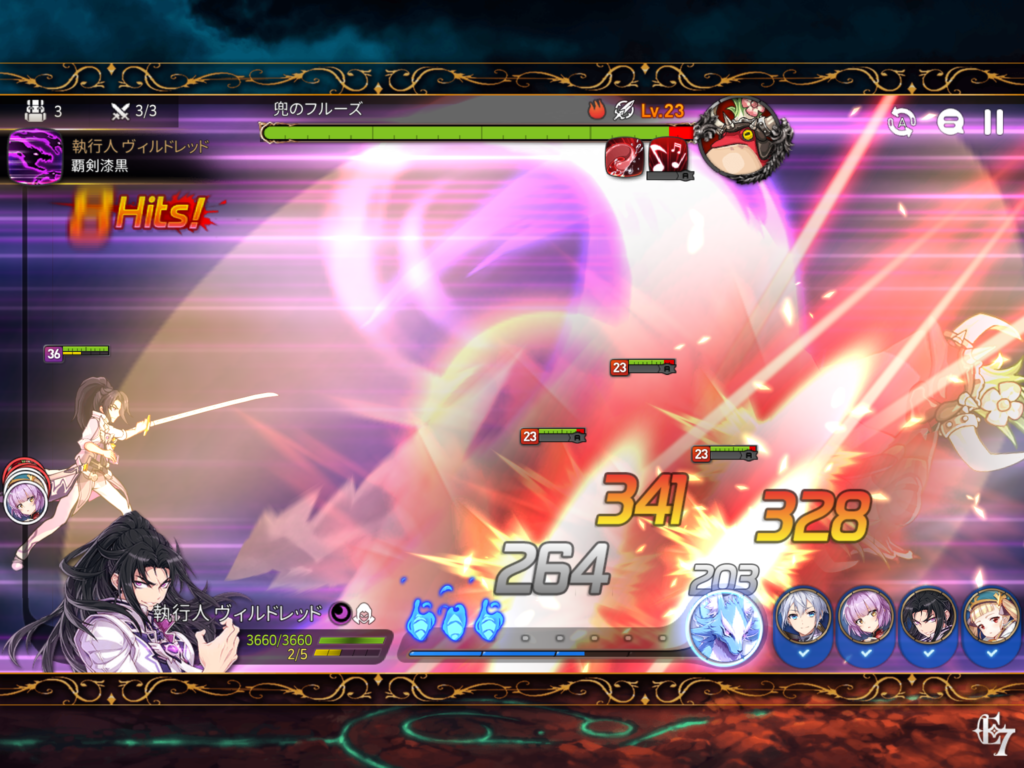Inspect the red frog boss portrait
1024x768 pixels.
pos(741,140)
